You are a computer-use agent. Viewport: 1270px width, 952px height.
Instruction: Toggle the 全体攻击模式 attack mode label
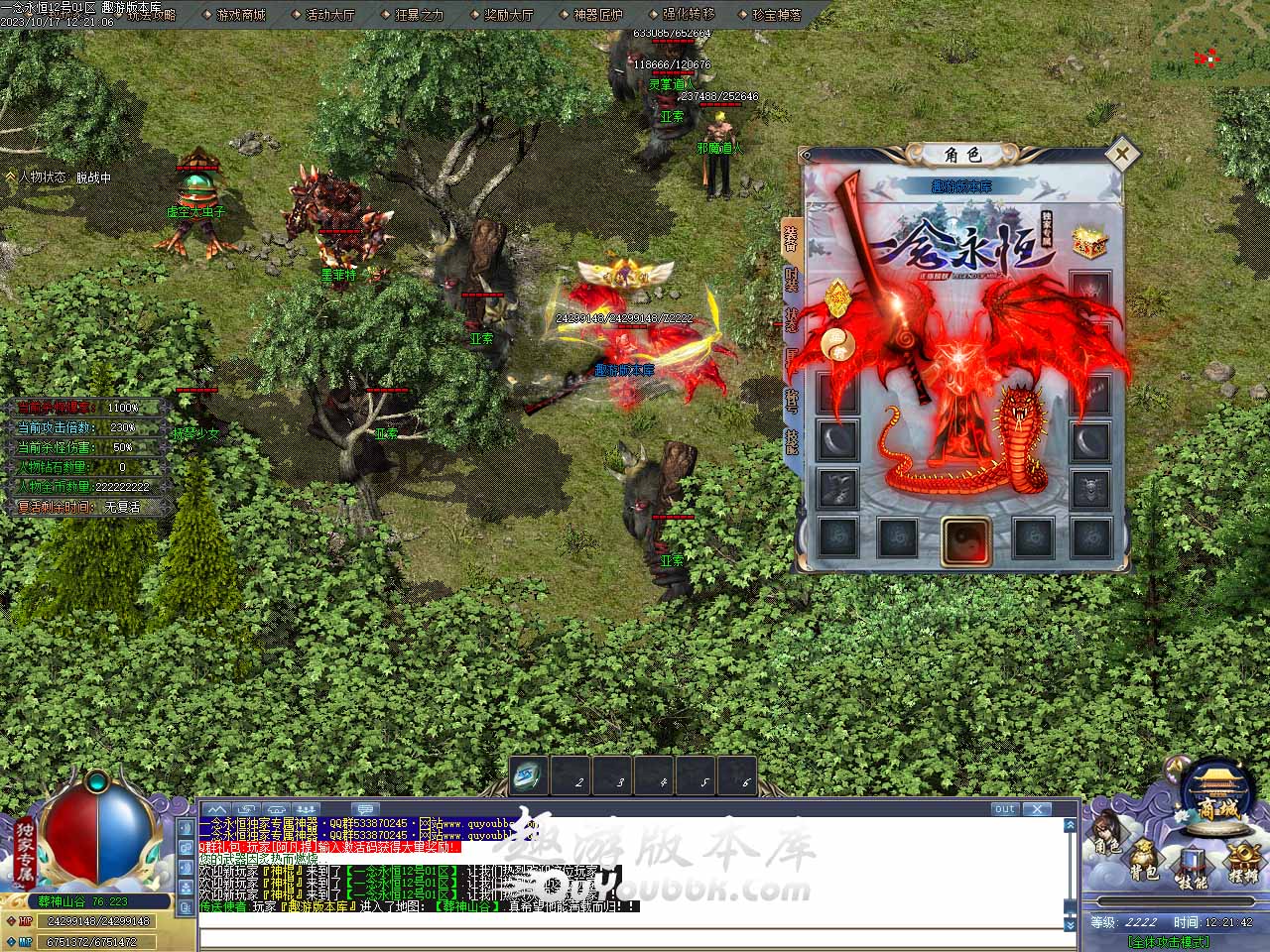[x=1168, y=942]
